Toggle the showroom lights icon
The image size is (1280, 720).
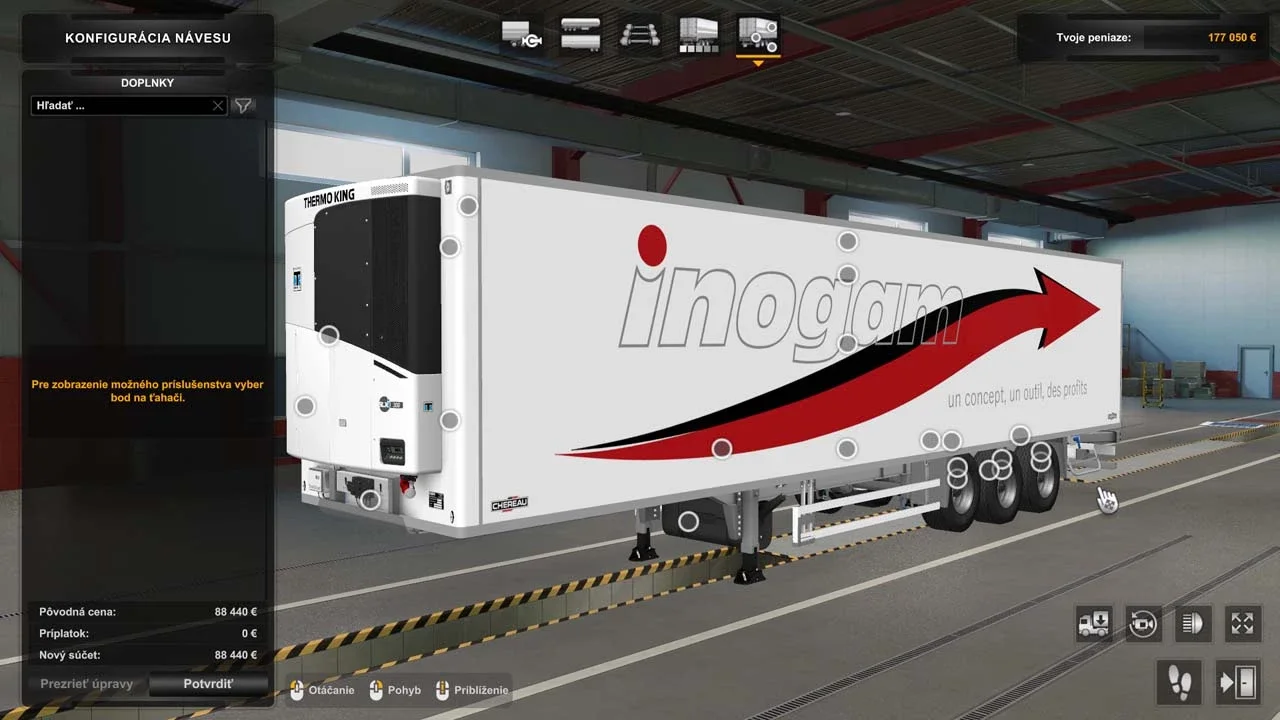point(1191,623)
